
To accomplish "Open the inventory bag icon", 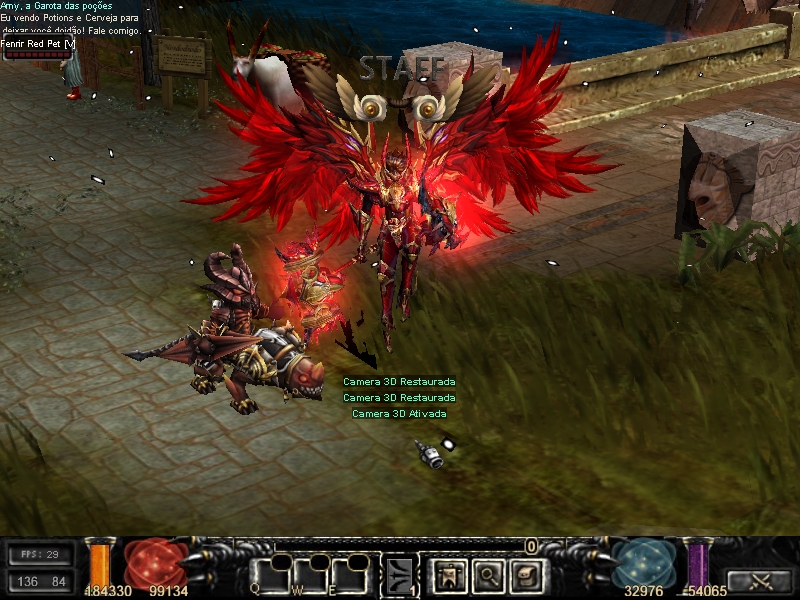I will point(527,574).
